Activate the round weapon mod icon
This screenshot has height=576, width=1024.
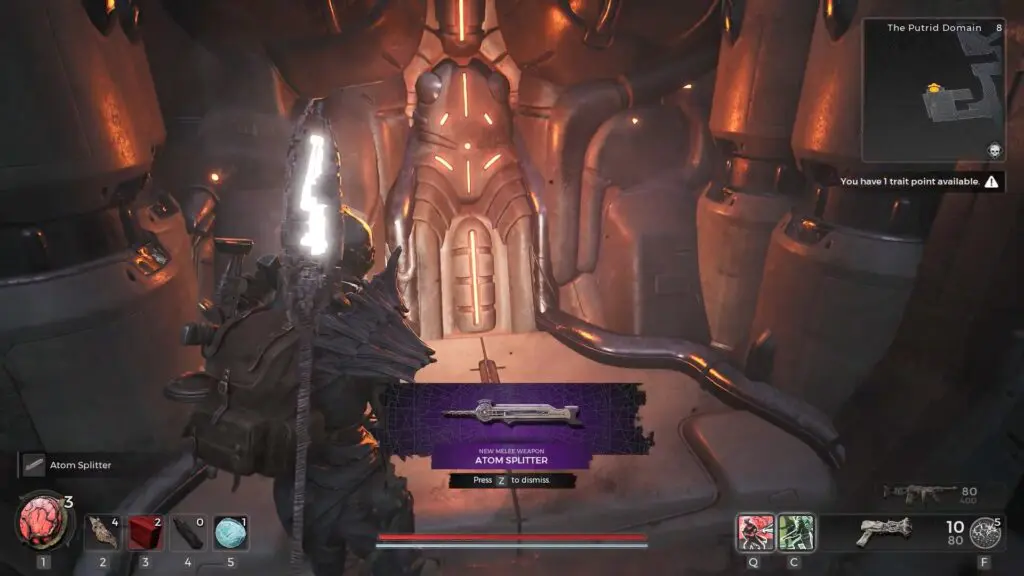[985, 531]
